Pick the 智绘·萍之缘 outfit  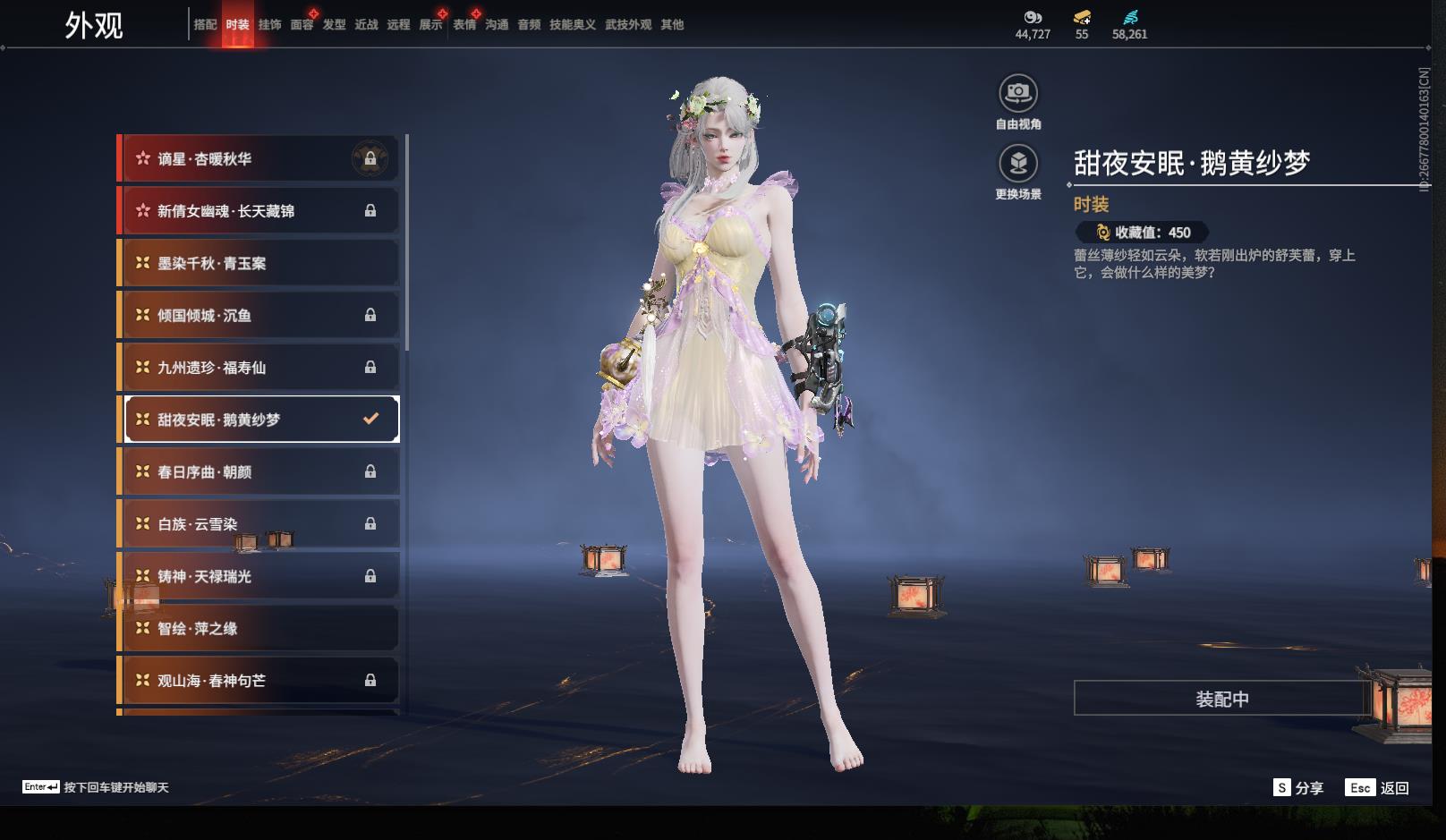click(x=259, y=629)
